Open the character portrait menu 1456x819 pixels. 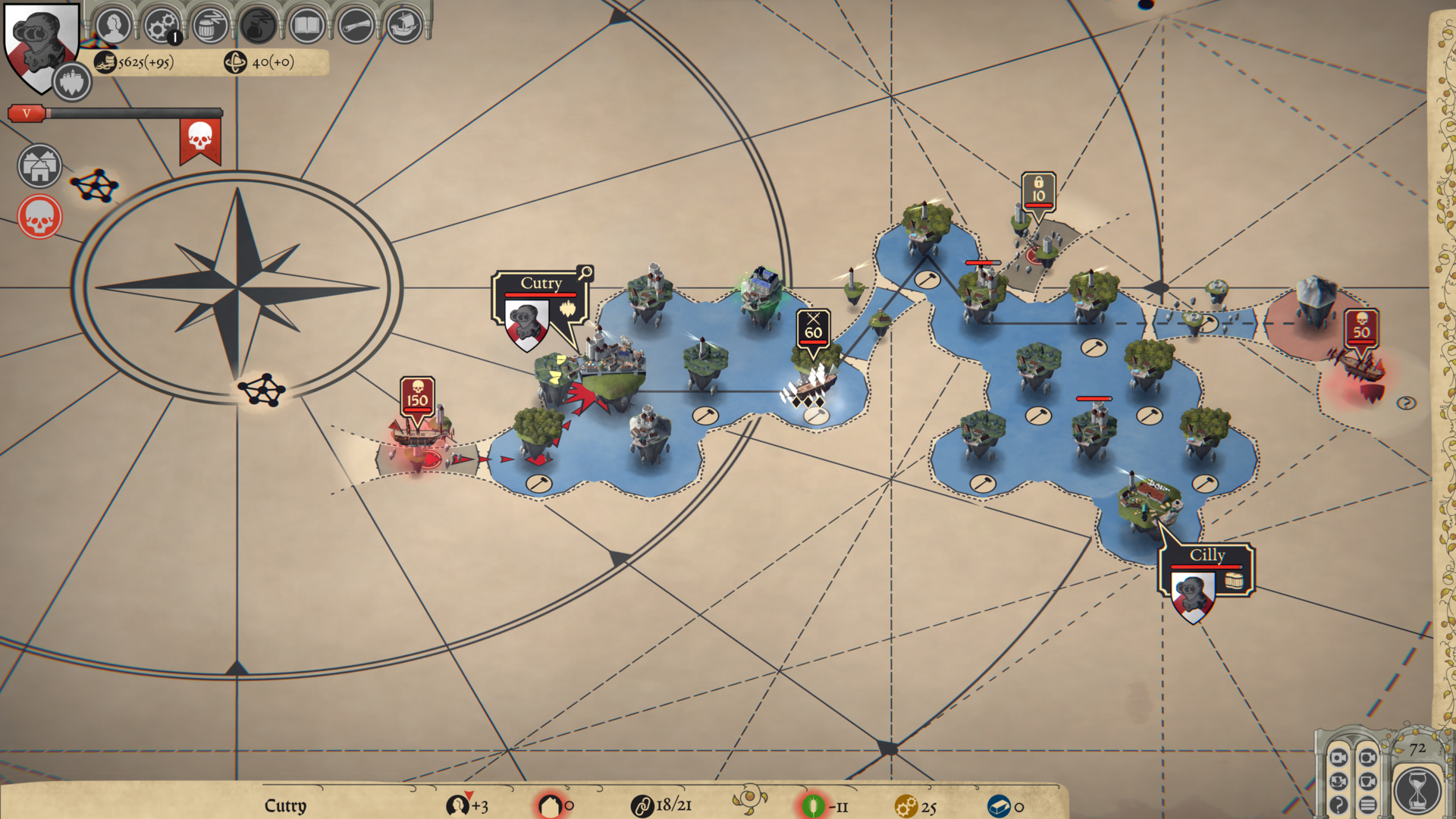(x=114, y=26)
